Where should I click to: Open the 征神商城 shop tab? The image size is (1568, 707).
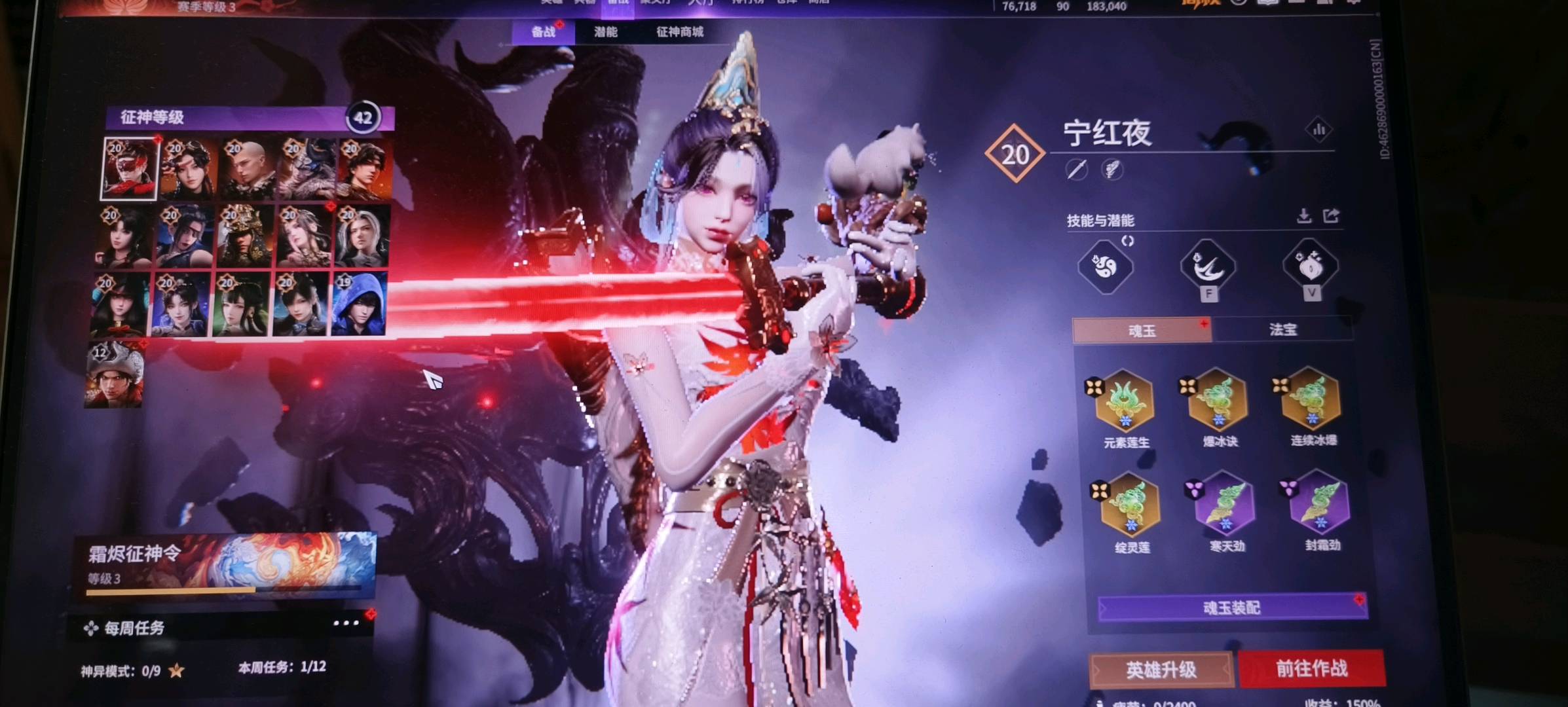[x=680, y=32]
